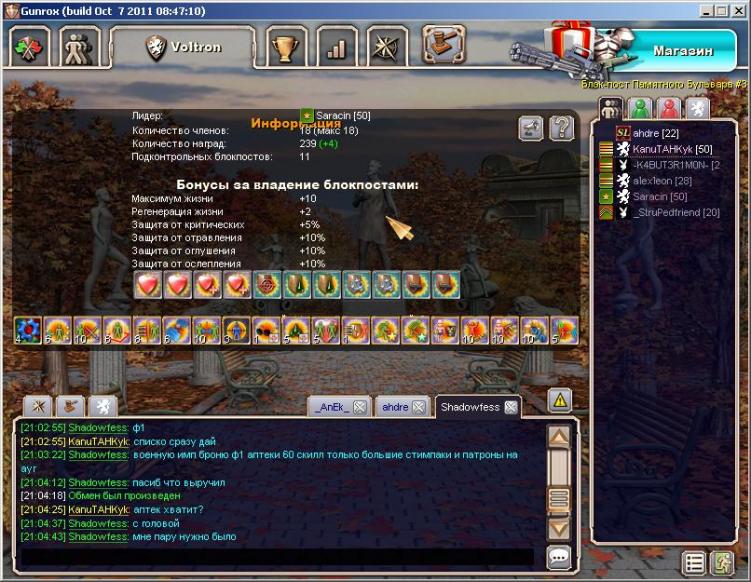The height and width of the screenshot is (582, 751).
Task: Show the red enemies list tab
Action: click(668, 109)
